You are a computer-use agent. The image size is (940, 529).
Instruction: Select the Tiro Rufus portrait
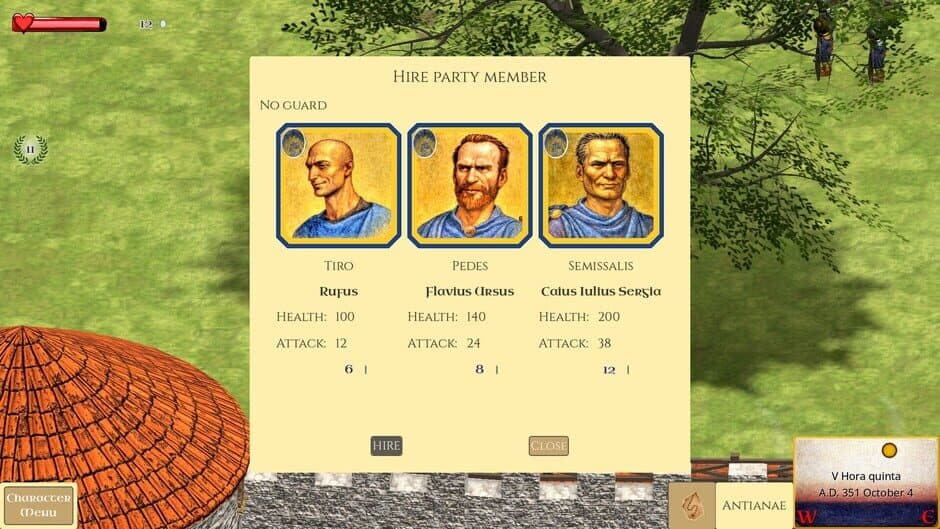click(338, 186)
